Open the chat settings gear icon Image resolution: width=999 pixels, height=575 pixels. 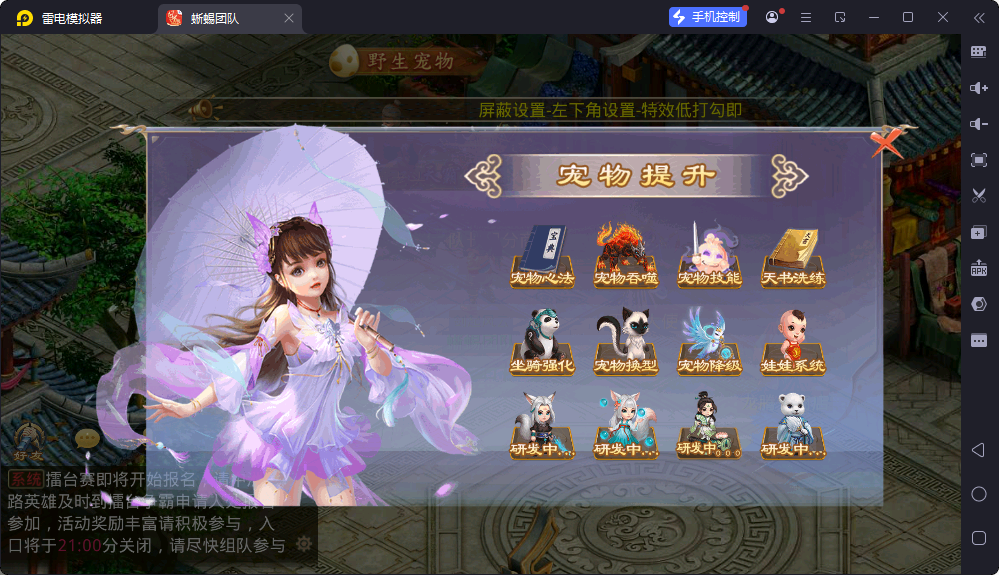304,544
